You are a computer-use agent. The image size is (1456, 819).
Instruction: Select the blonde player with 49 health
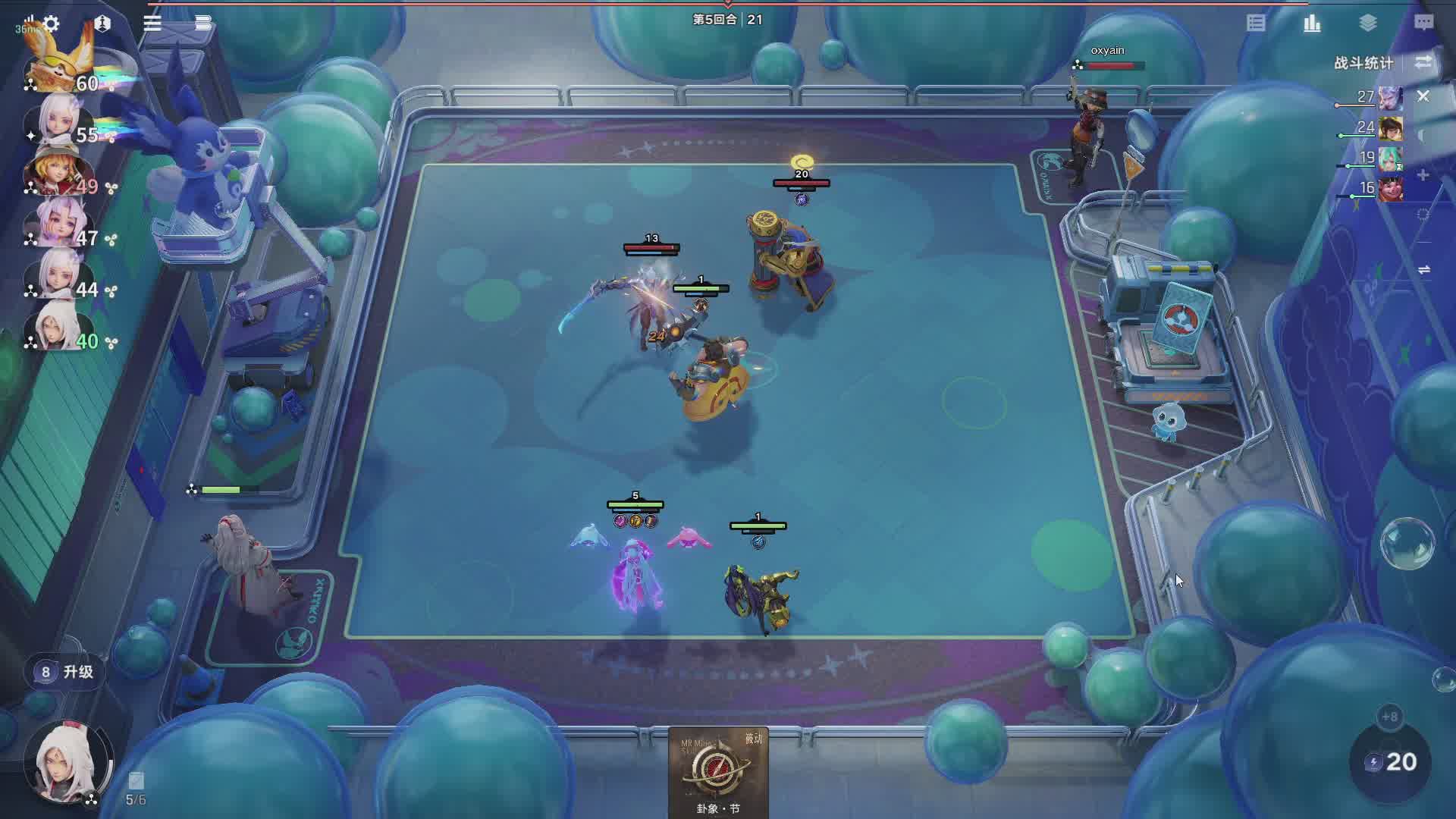pos(59,173)
